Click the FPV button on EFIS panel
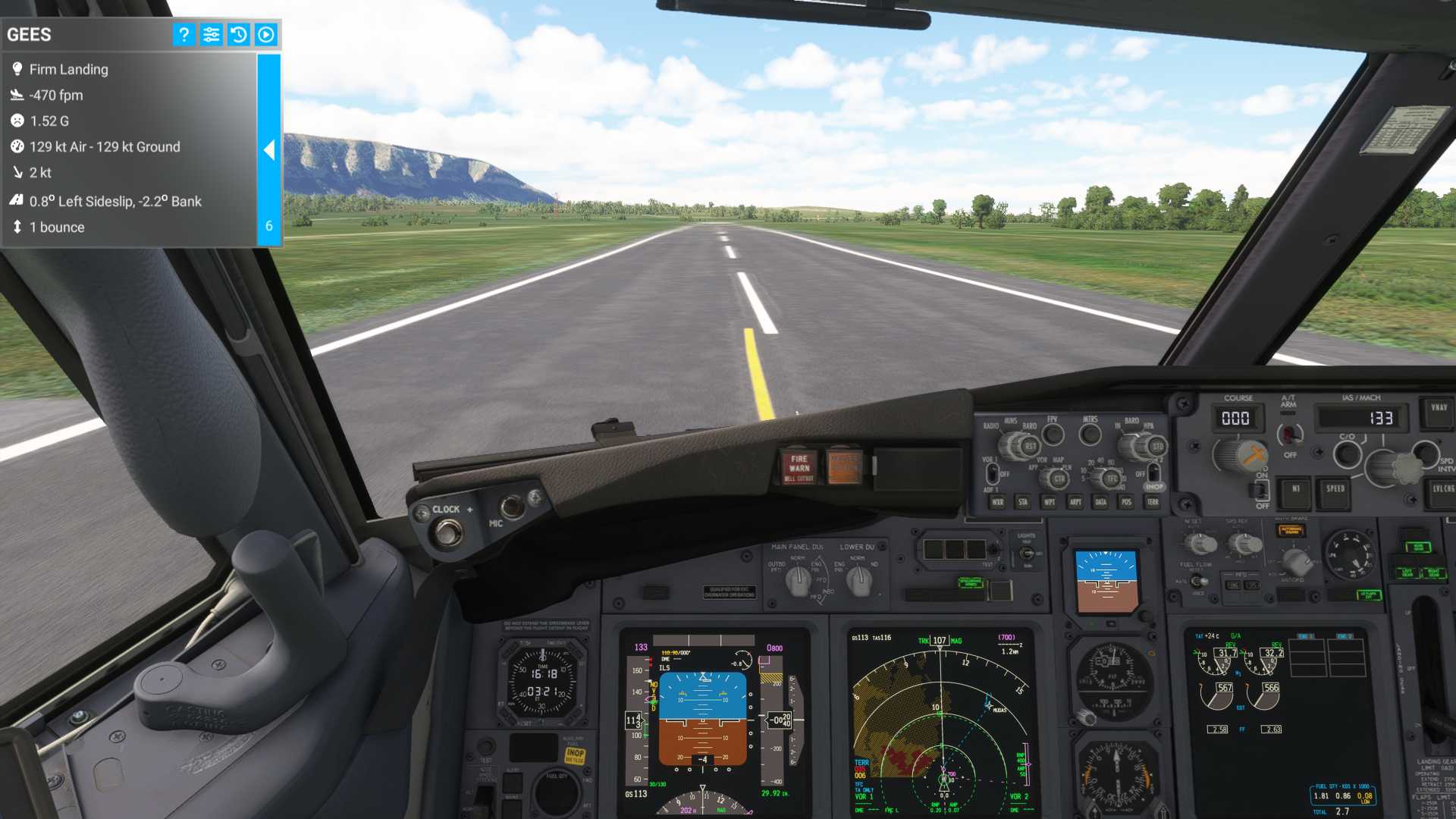Viewport: 1456px width, 819px height. tap(1053, 435)
